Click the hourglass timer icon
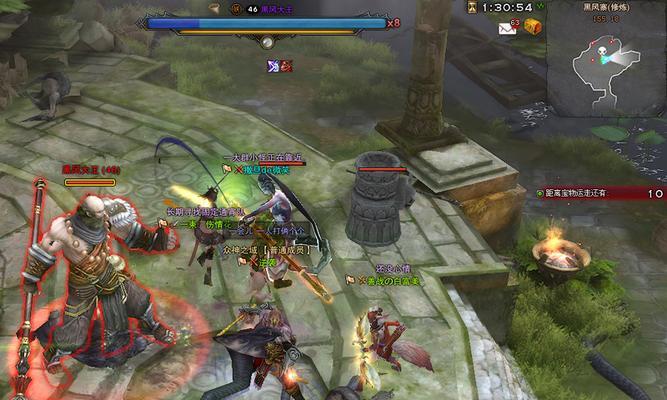Viewport: 667px width, 400px height. click(470, 7)
